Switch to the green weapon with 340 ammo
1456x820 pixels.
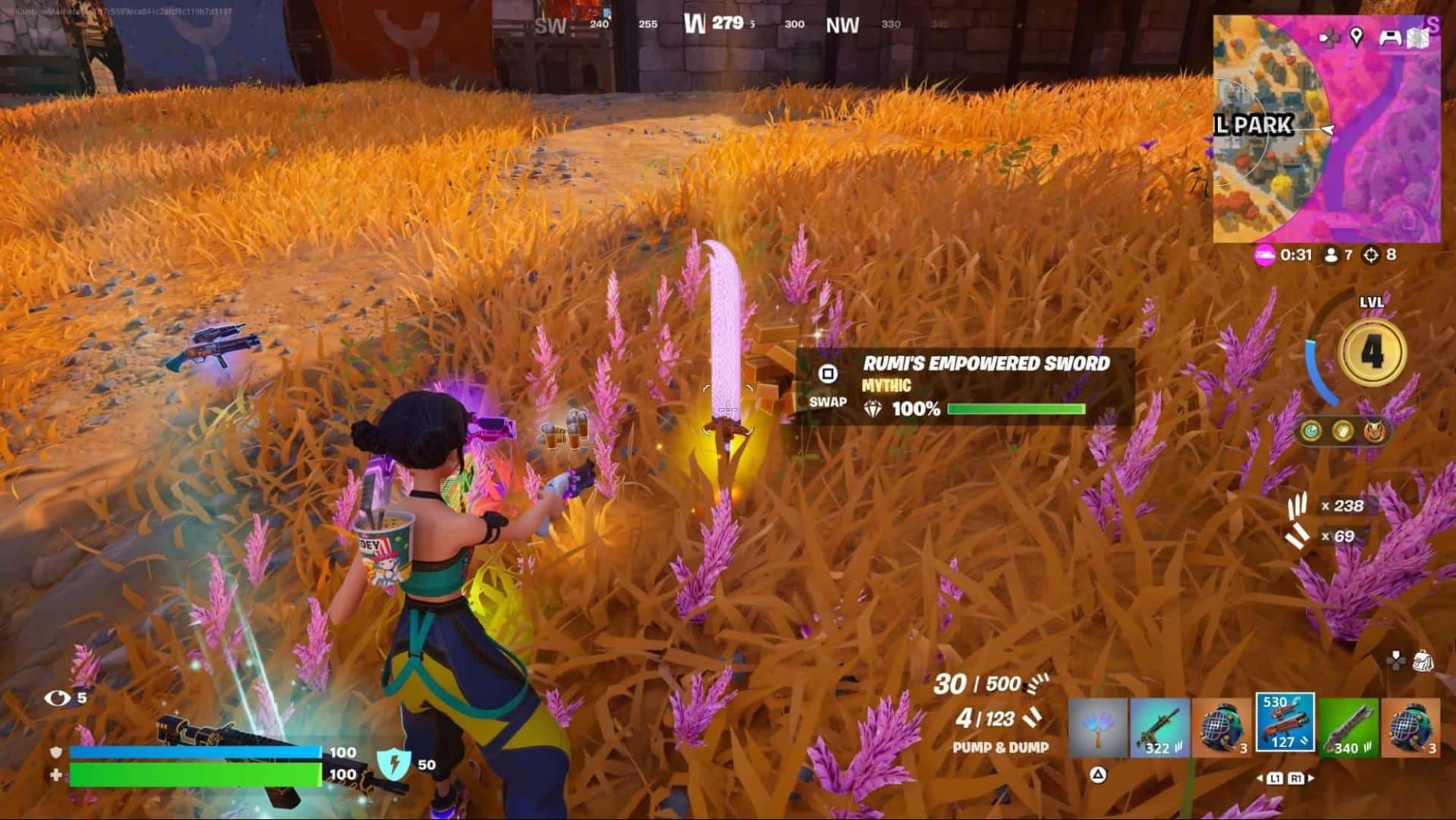[x=1348, y=728]
